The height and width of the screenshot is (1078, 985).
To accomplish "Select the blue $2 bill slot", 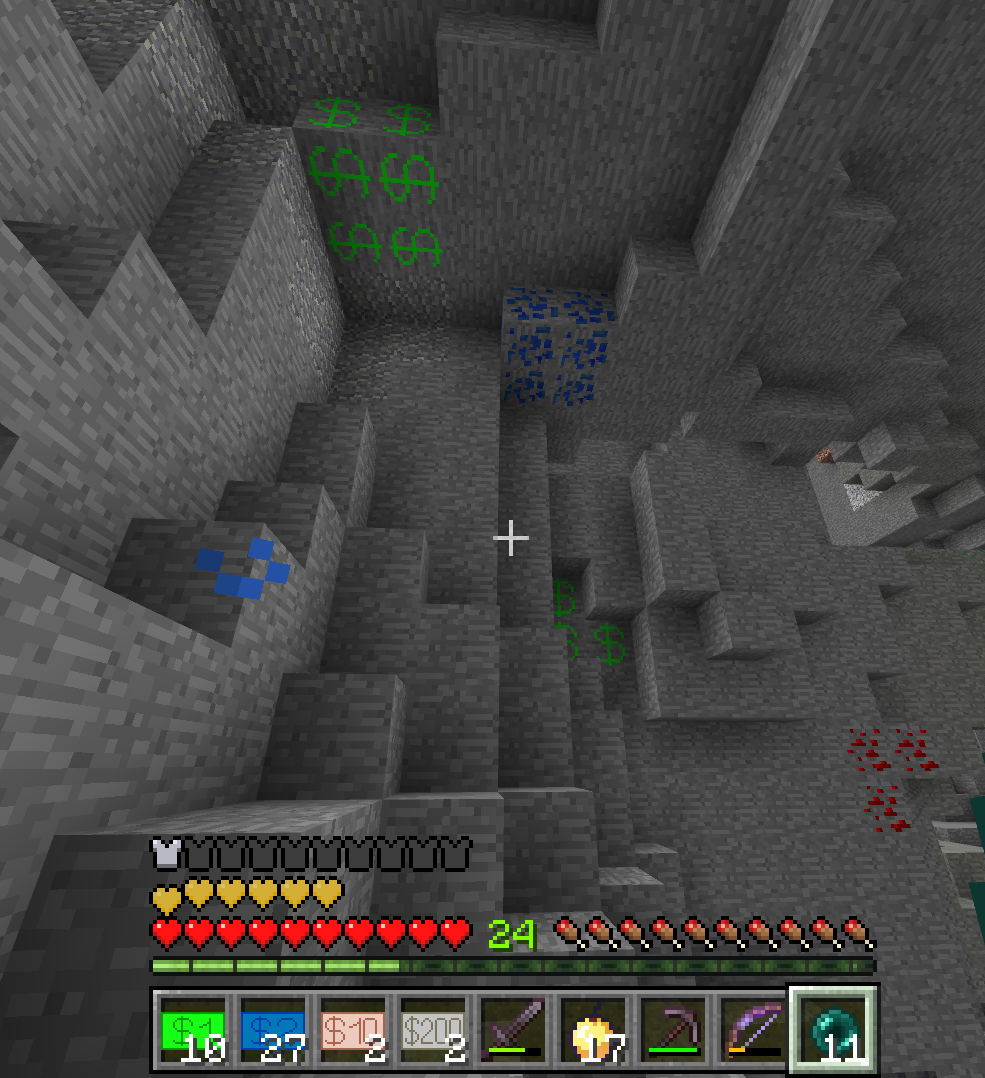I will (273, 1030).
